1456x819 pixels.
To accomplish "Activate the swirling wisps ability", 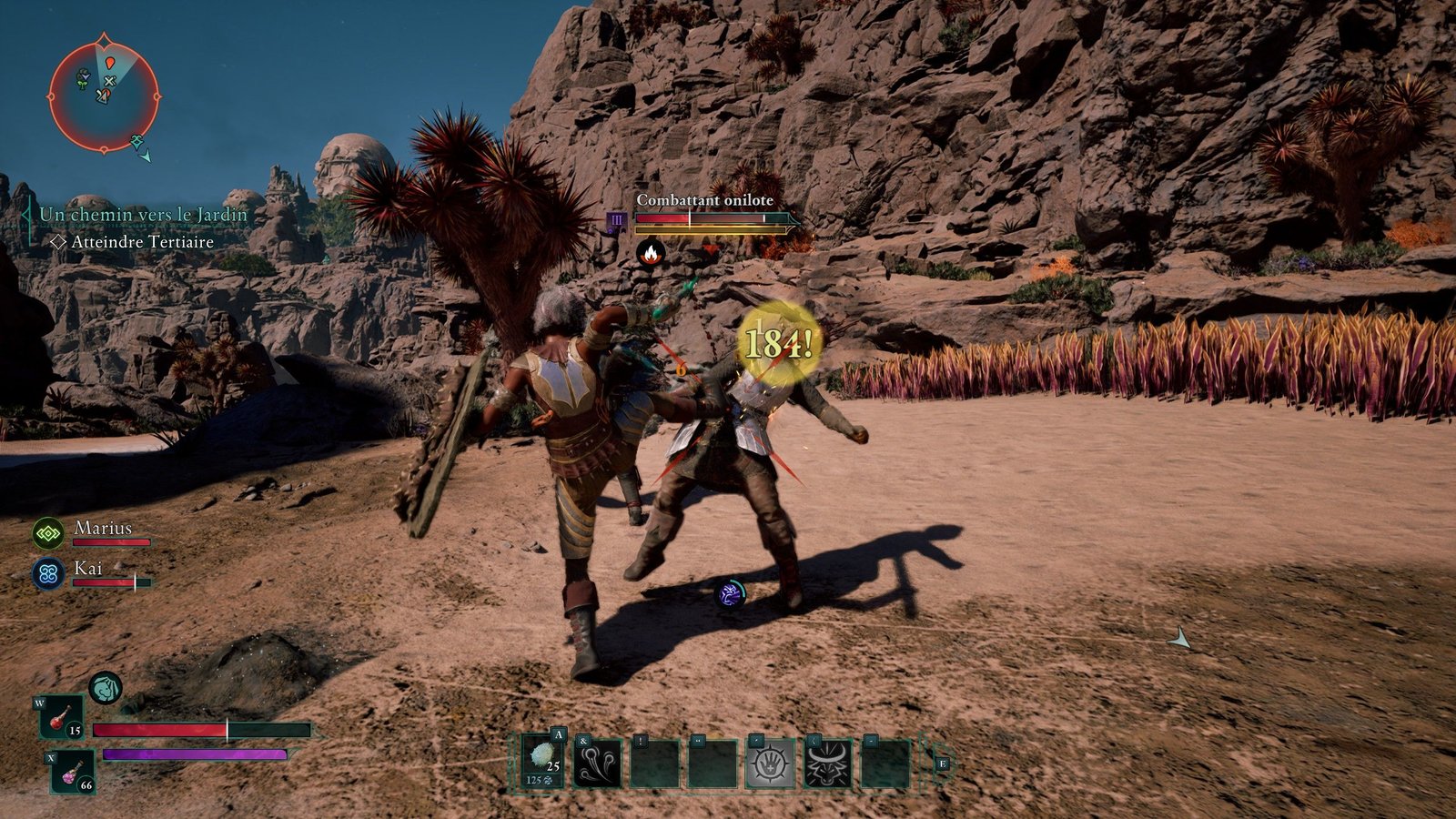I will 598,763.
